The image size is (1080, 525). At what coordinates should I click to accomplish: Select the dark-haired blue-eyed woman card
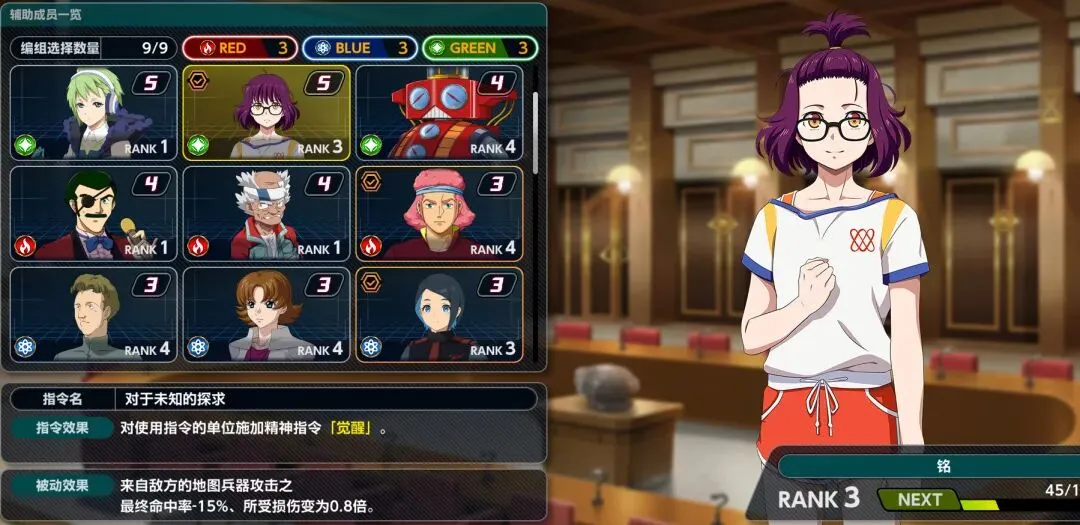pyautogui.click(x=439, y=313)
